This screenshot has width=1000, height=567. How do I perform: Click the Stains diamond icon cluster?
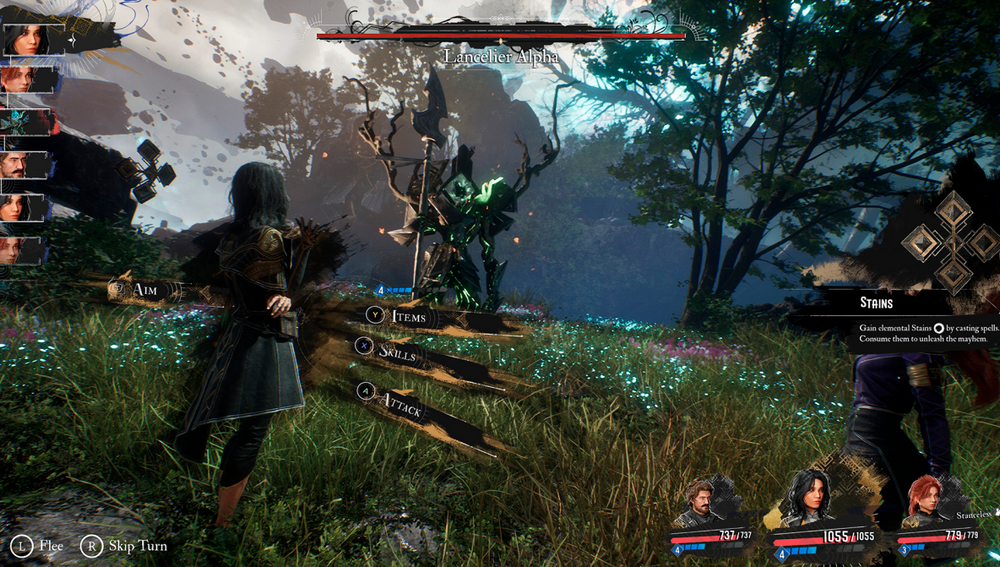(x=951, y=241)
